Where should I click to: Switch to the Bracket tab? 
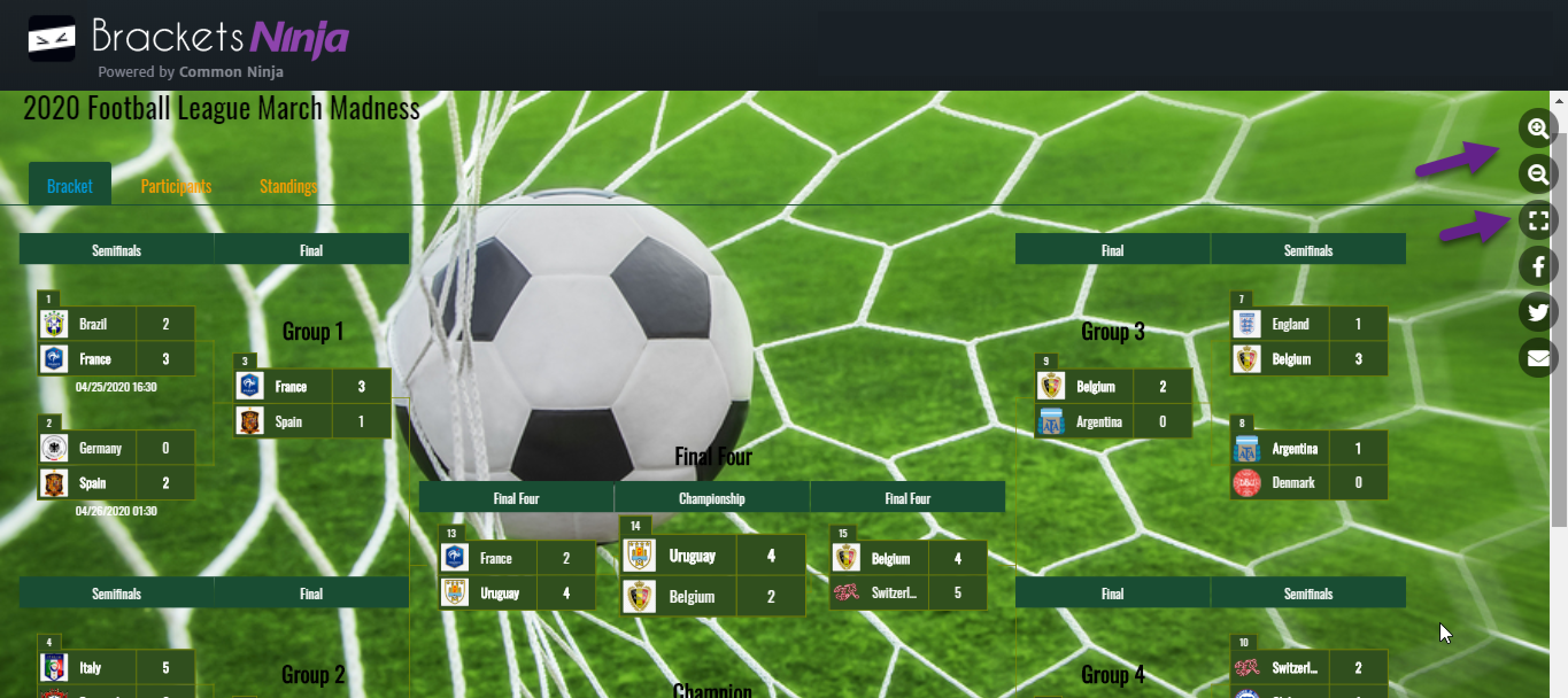69,185
